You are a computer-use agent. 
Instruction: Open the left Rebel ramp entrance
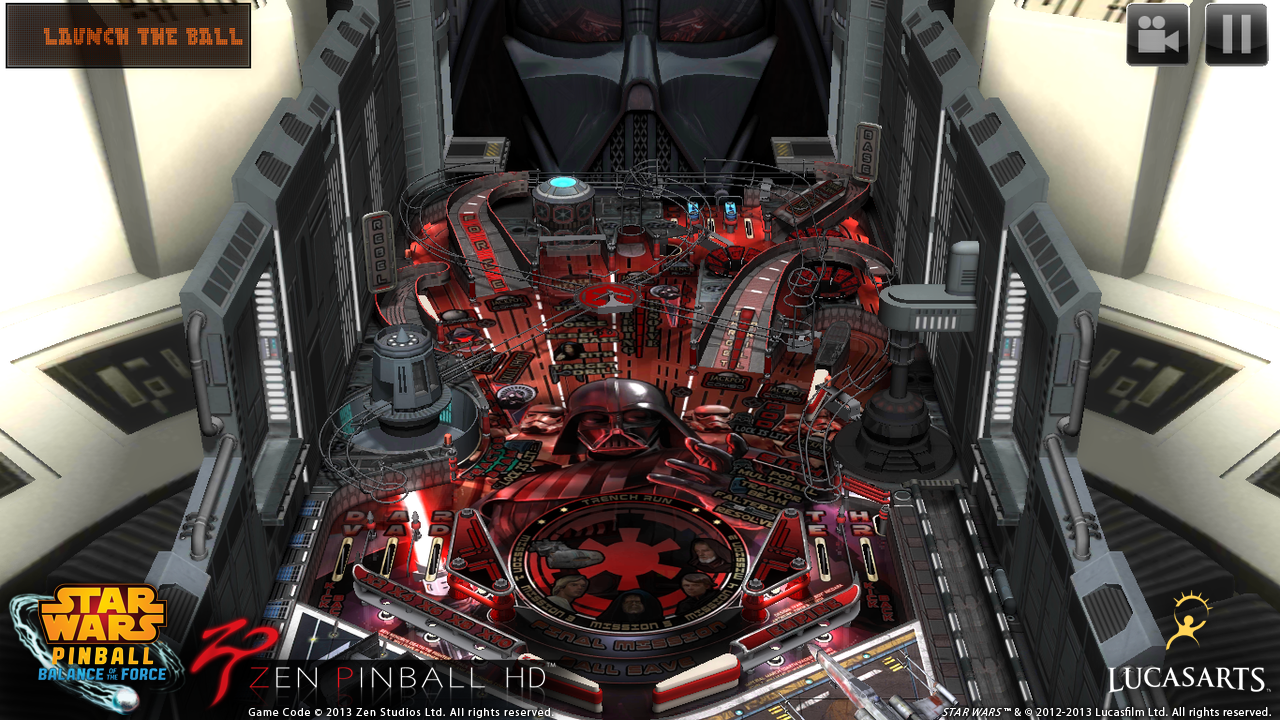(379, 252)
